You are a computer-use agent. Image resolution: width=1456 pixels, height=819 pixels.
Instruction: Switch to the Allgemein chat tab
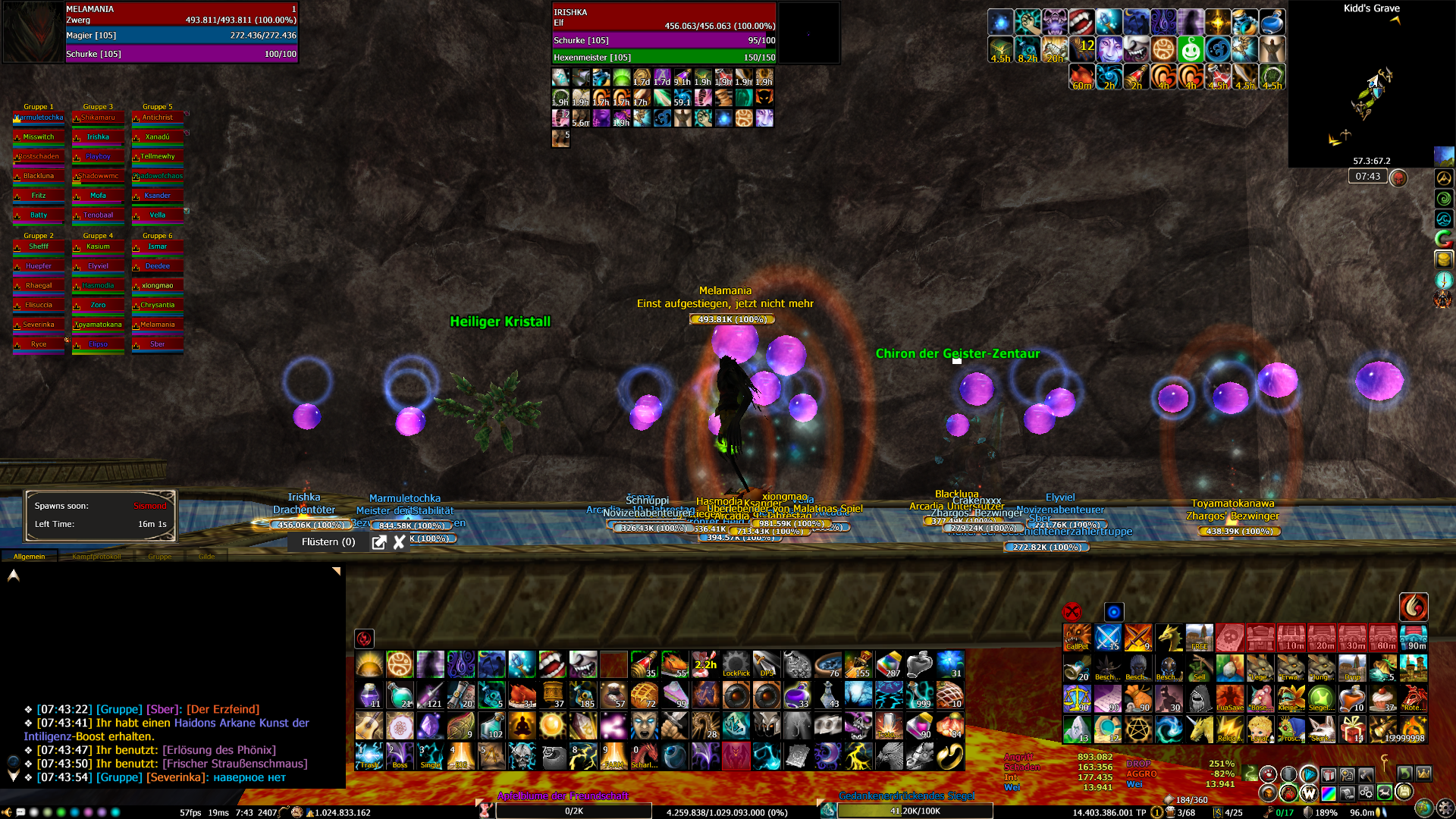pos(29,557)
